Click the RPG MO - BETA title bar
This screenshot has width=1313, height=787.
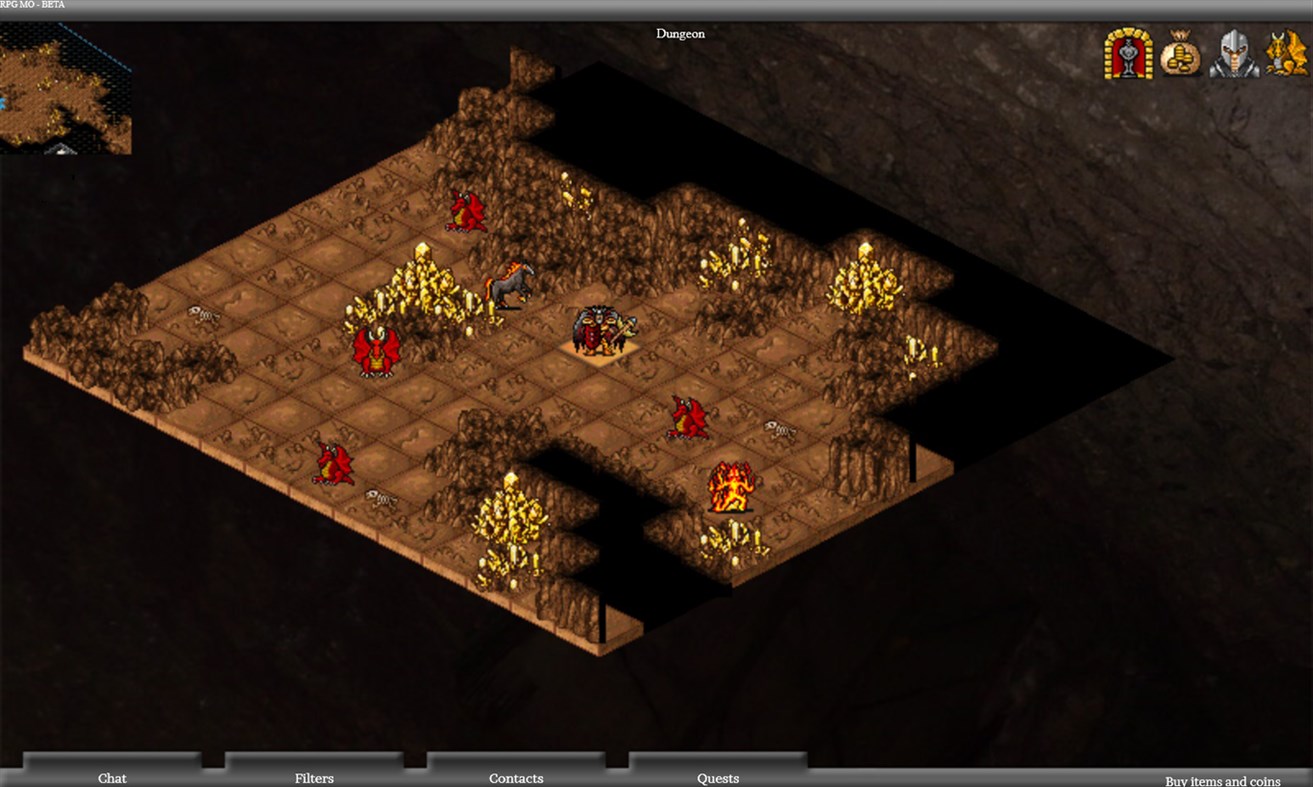[x=32, y=4]
